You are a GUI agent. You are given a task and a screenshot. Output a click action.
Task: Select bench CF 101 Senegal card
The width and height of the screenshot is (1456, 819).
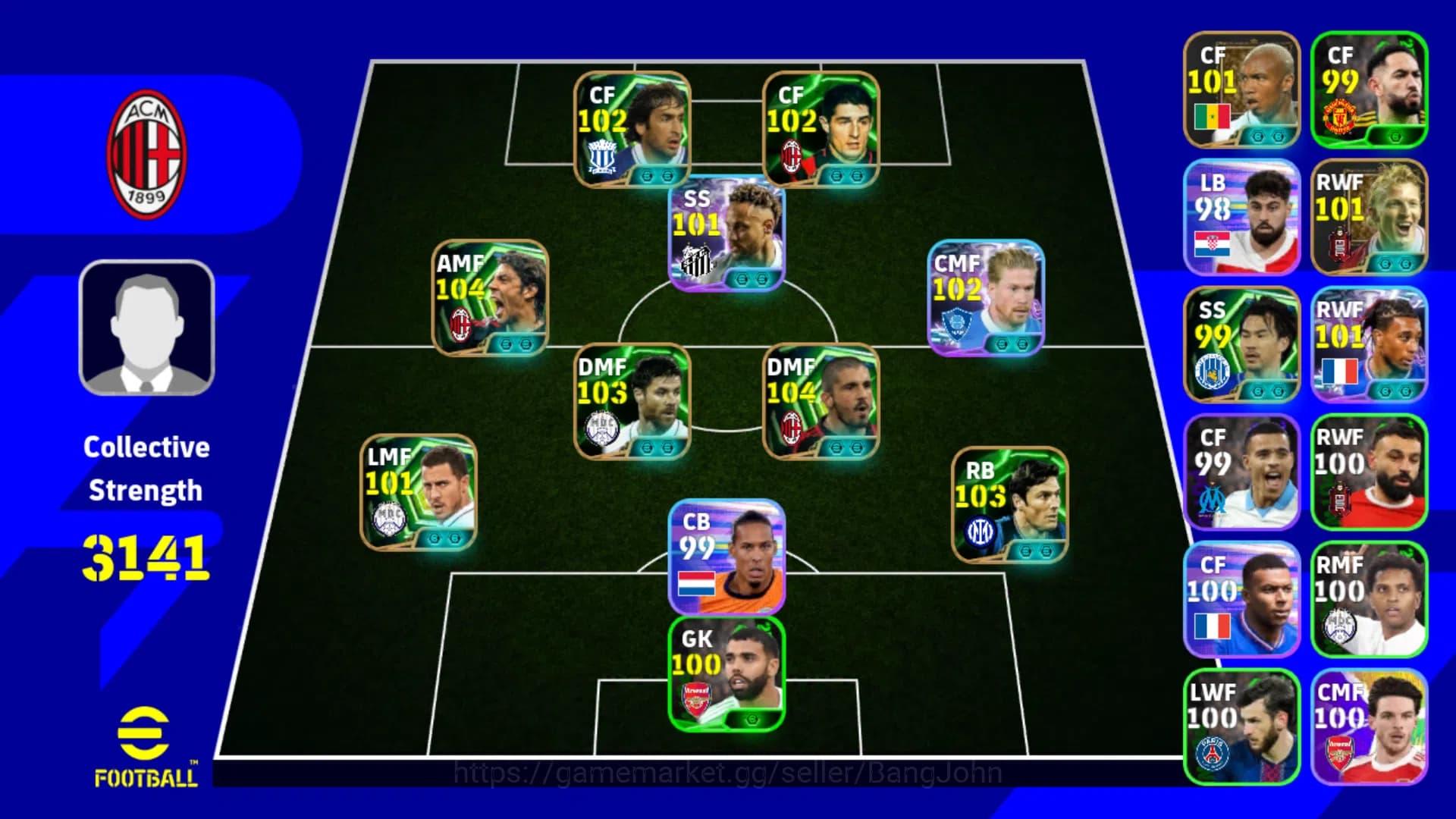(x=1241, y=87)
